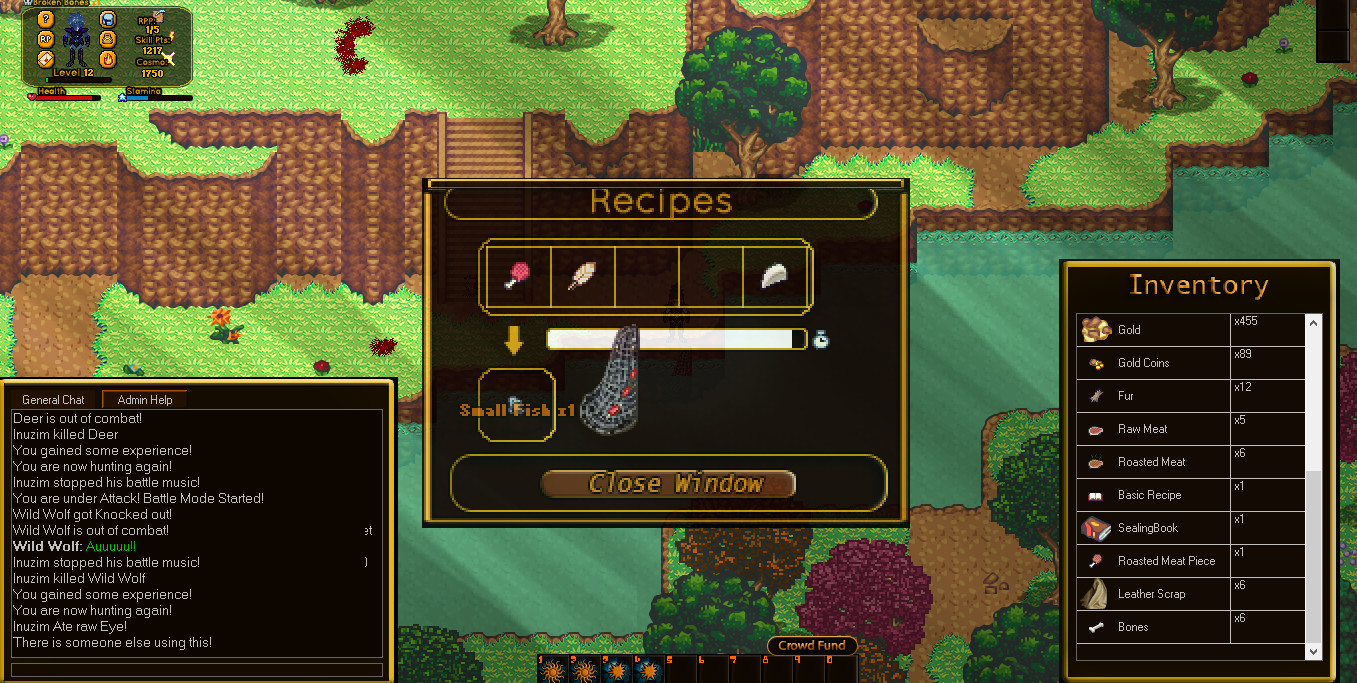Viewport: 1357px width, 683px height.
Task: Select the white fang ingredient slot
Action: coord(775,276)
